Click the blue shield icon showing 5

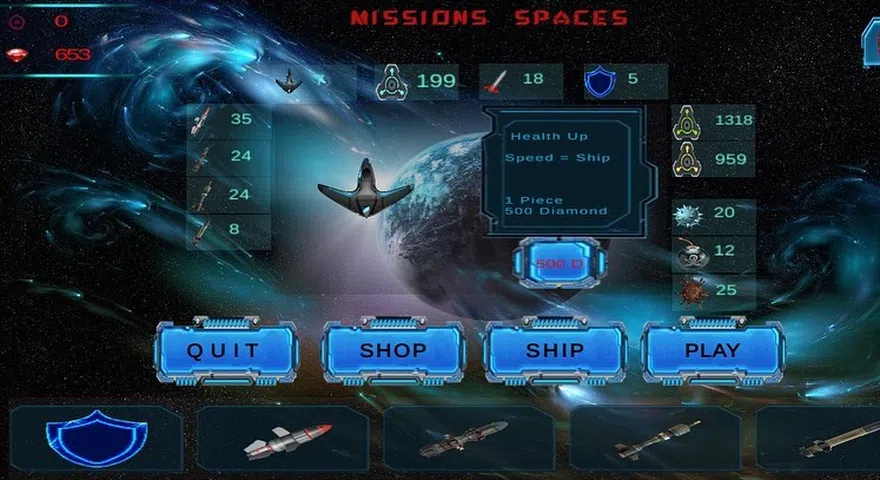[624, 81]
